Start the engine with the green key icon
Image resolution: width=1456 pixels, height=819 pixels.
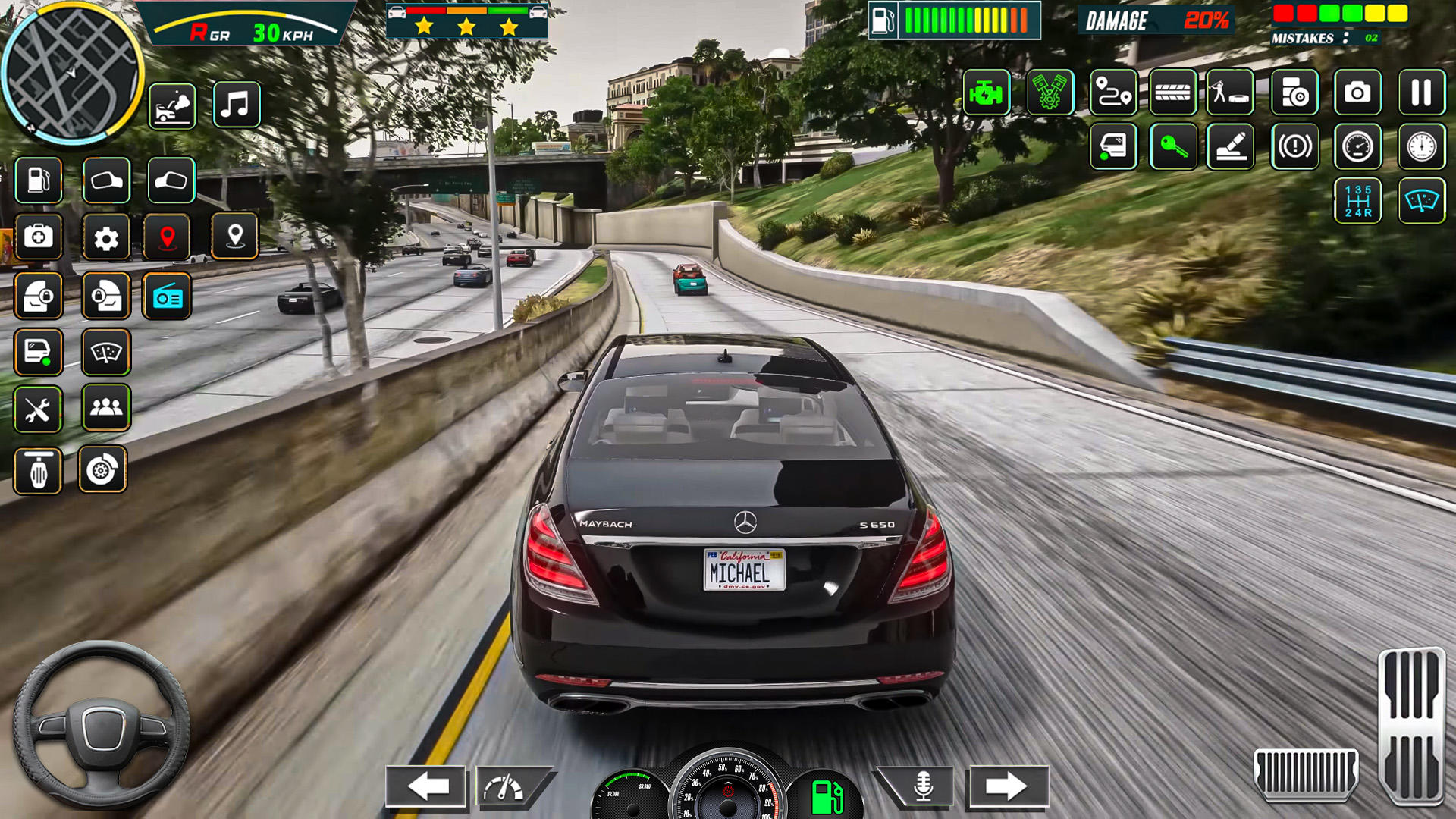1172,146
